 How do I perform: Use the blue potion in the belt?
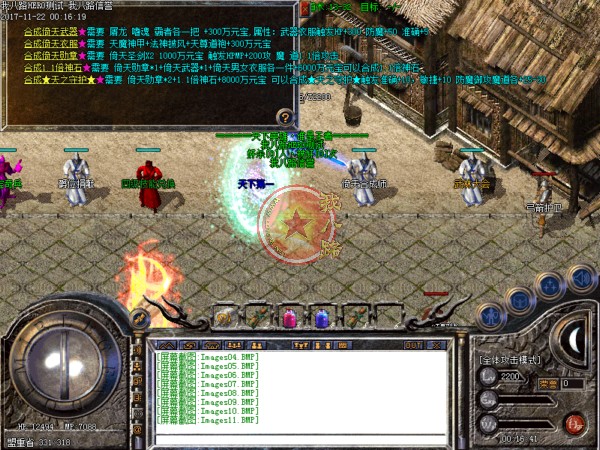tap(322, 318)
